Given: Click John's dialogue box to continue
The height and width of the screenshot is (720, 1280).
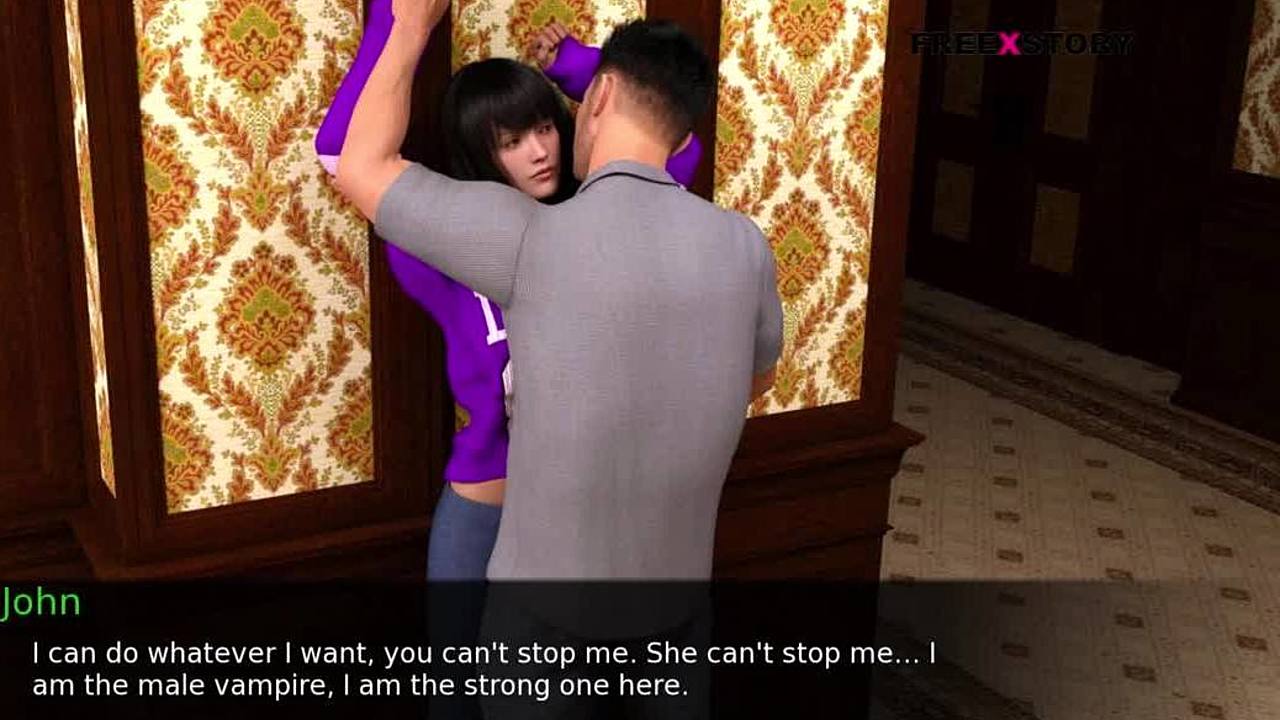Looking at the screenshot, I should 484,669.
